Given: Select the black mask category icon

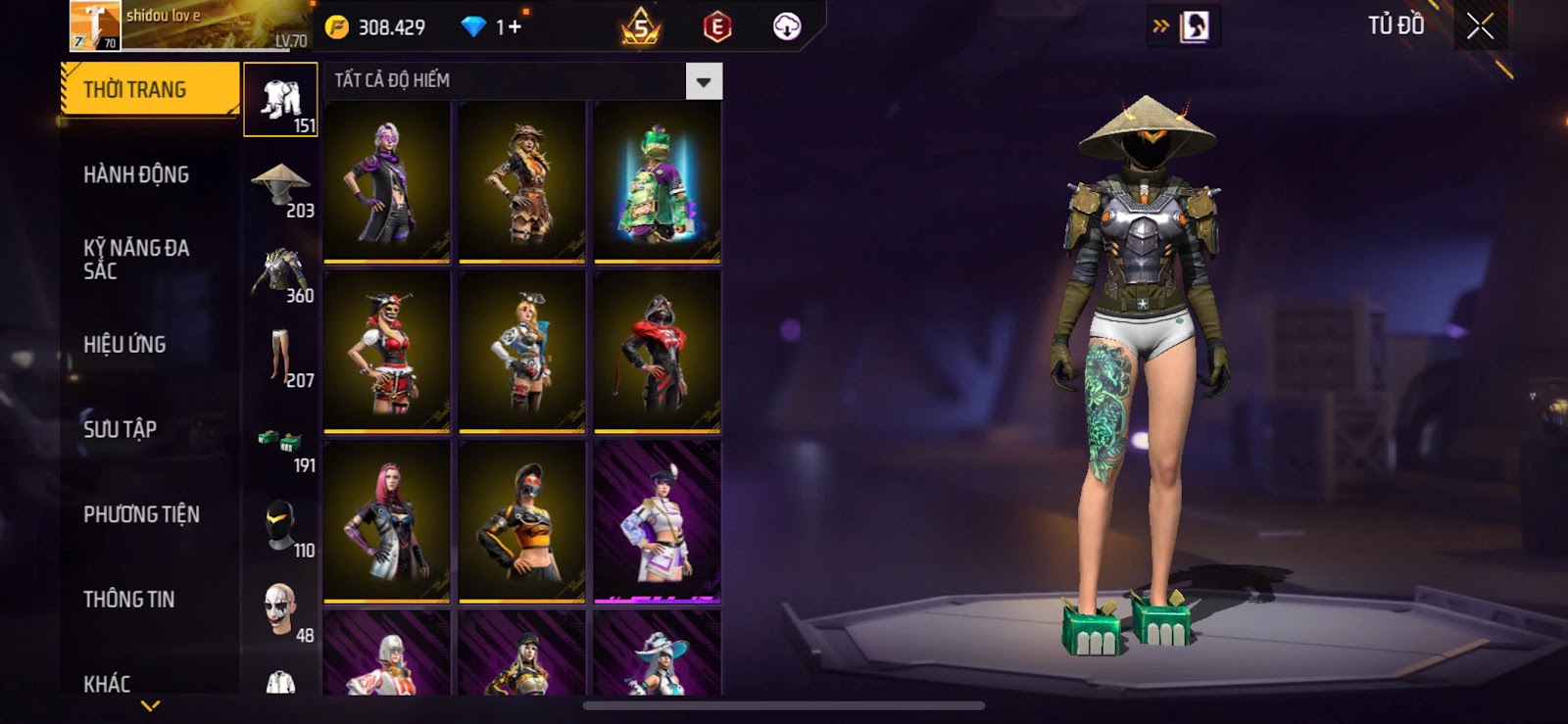Looking at the screenshot, I should [280, 526].
